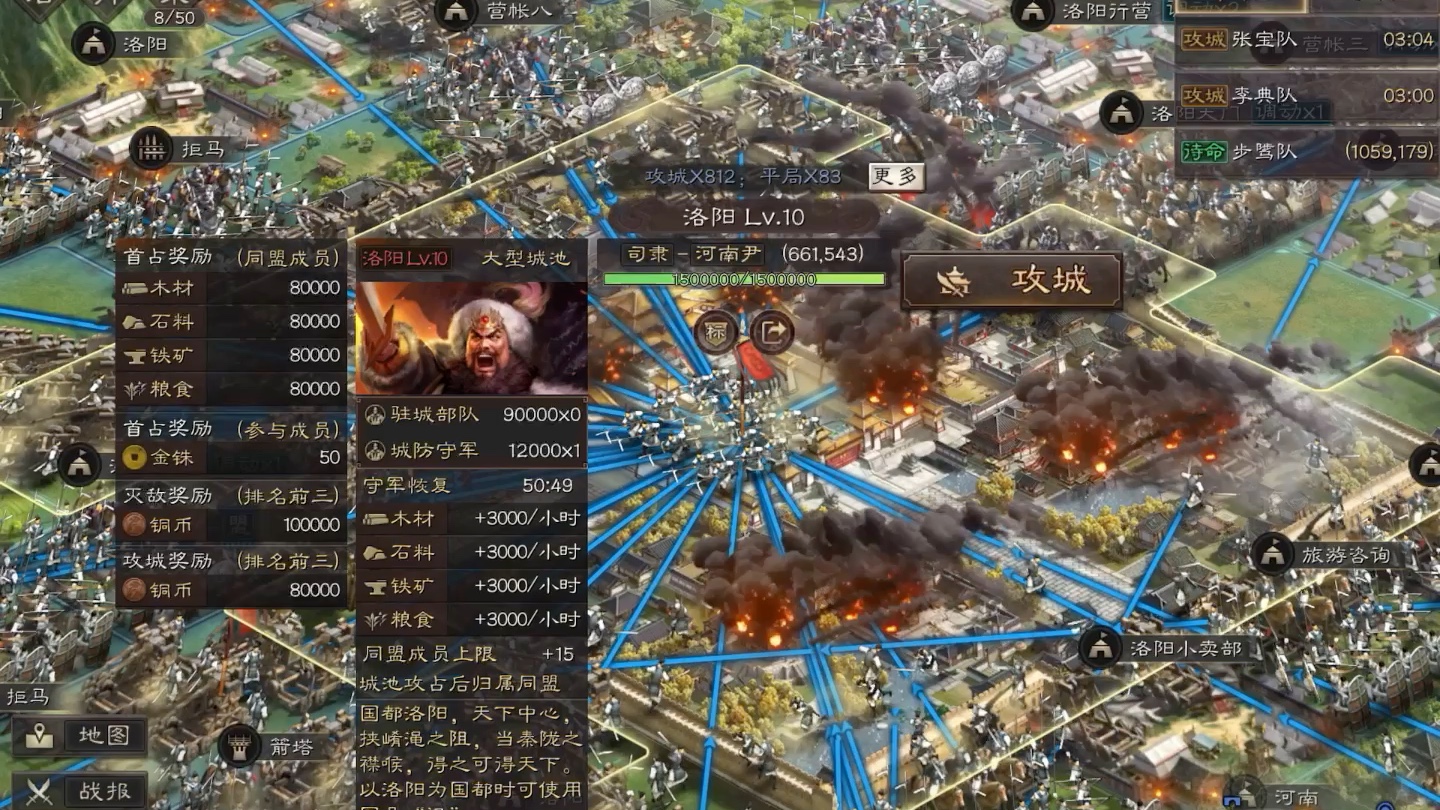Open the share icon beside the bookmark
Screen dimensions: 1440x810
click(769, 330)
